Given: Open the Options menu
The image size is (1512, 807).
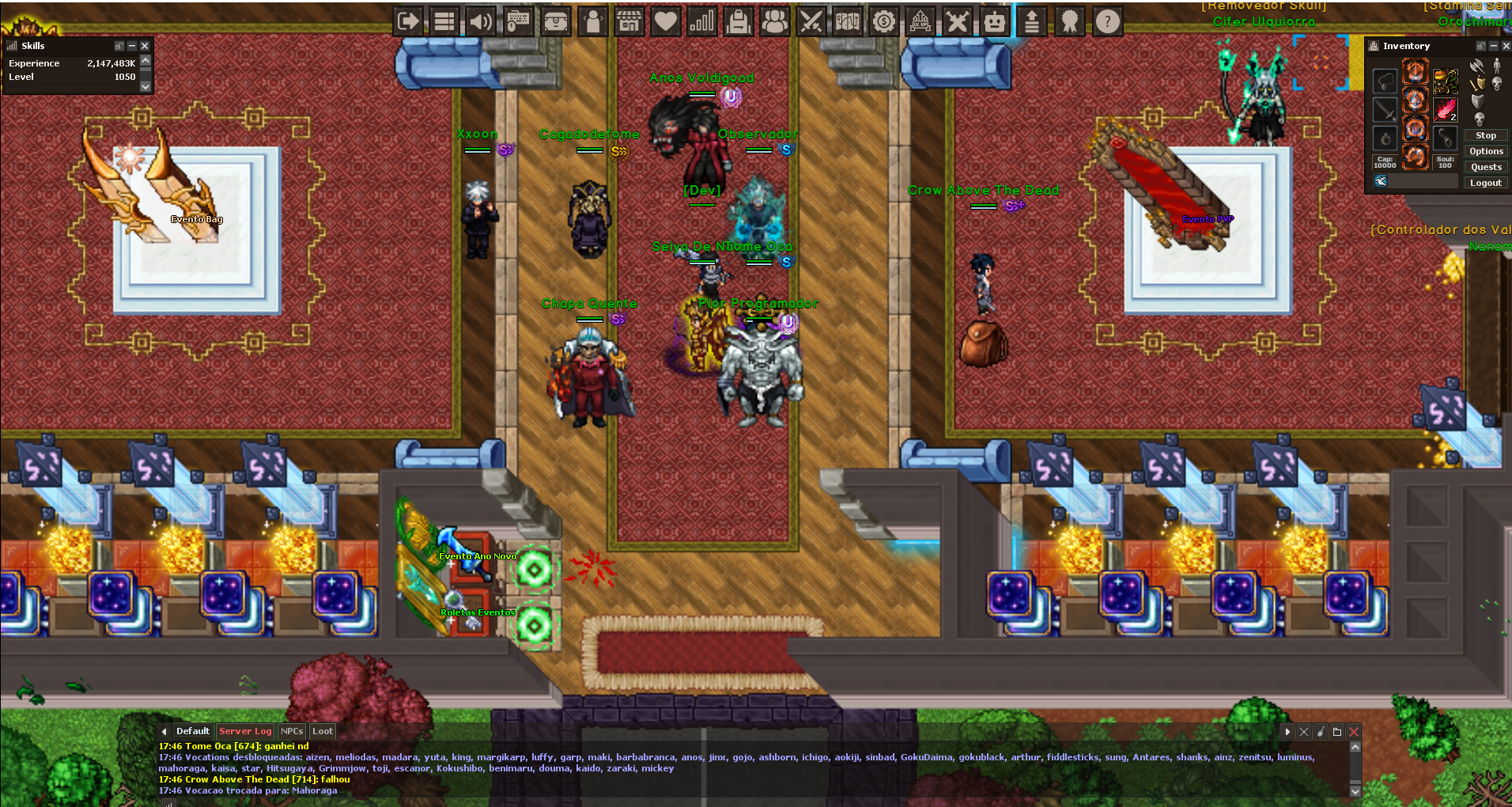Looking at the screenshot, I should pyautogui.click(x=1486, y=151).
